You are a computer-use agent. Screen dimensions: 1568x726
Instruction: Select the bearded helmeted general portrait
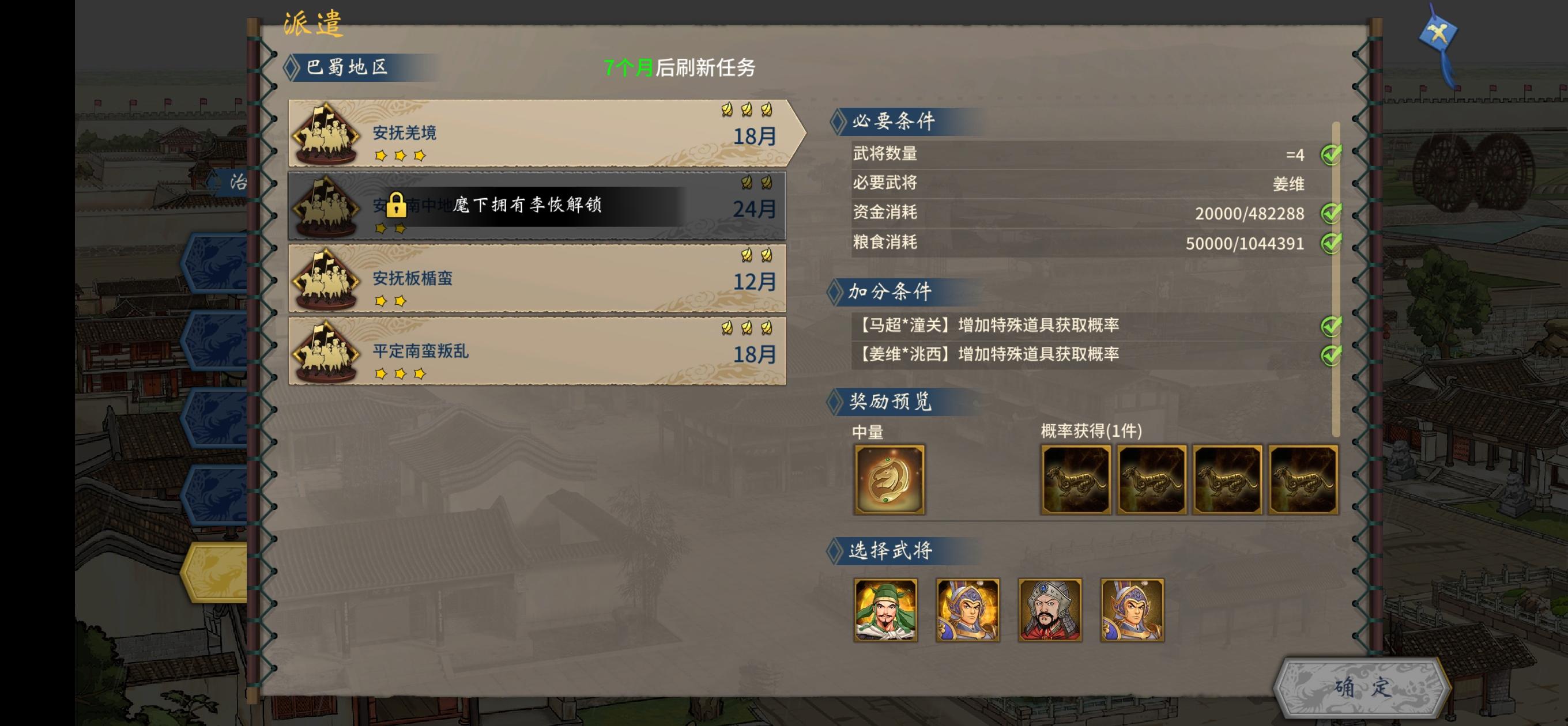point(1050,610)
